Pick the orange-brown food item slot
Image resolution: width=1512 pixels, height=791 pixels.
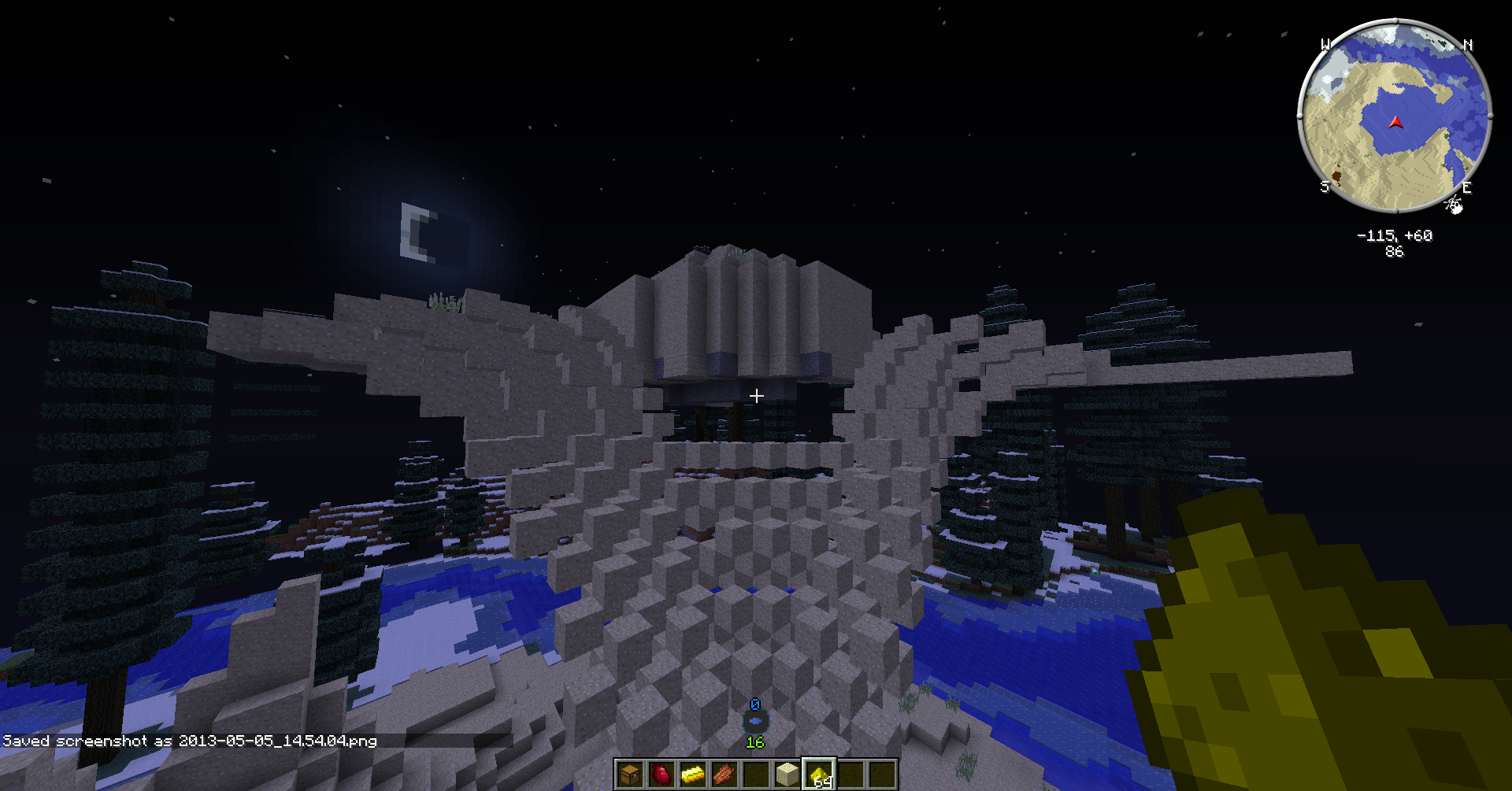tap(724, 774)
